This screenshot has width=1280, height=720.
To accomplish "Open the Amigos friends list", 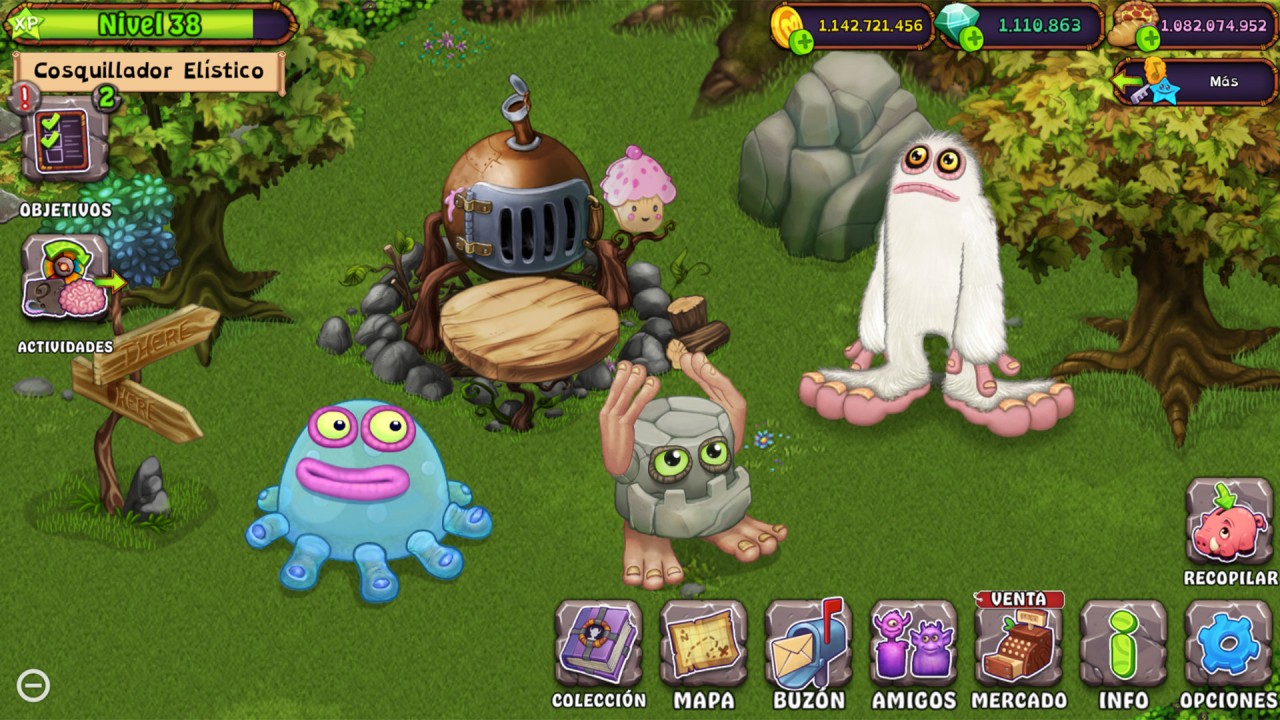I will 913,644.
